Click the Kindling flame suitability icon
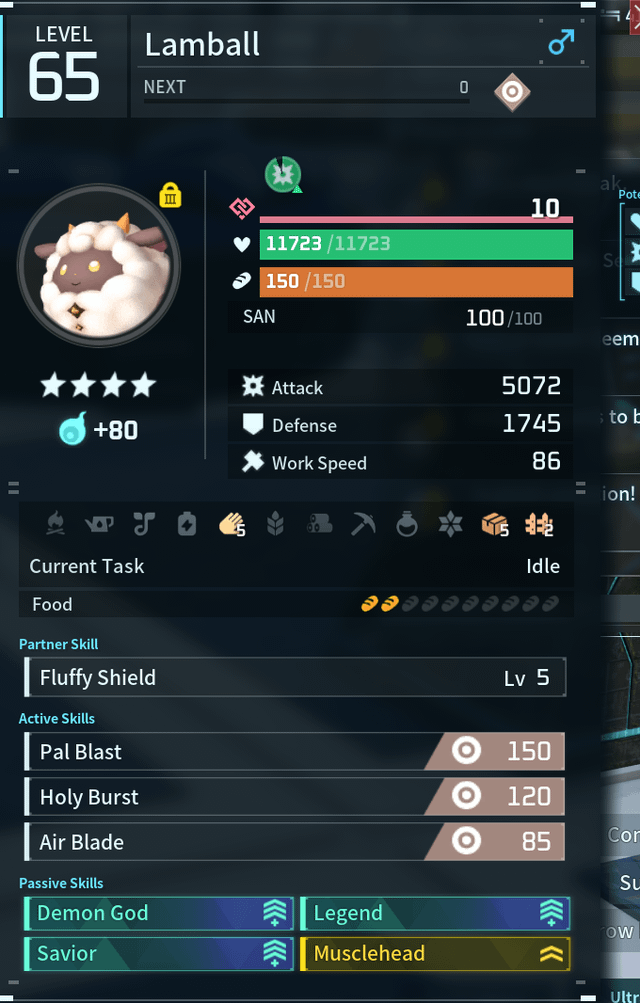The image size is (640, 1003). (x=55, y=524)
